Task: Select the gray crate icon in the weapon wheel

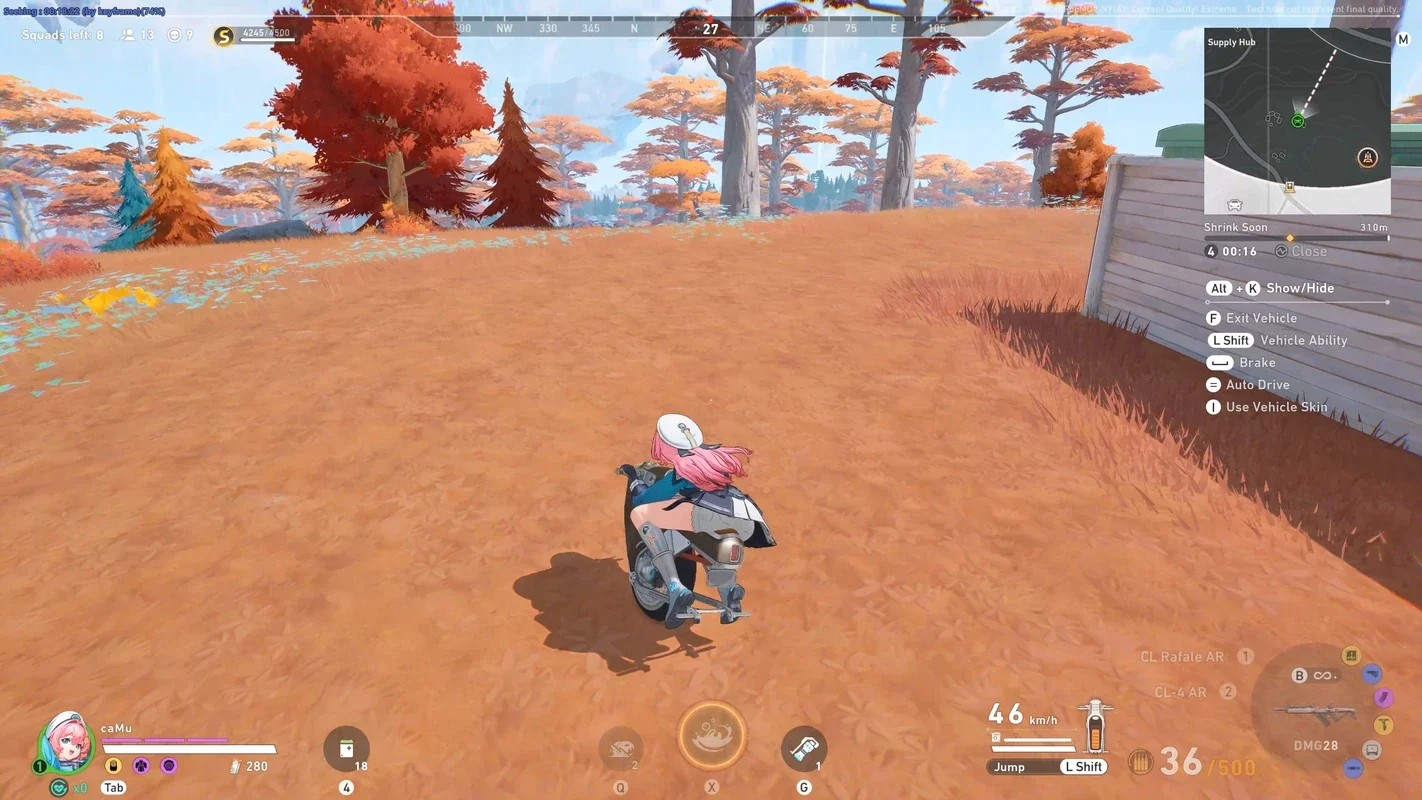Action: [x=1372, y=750]
